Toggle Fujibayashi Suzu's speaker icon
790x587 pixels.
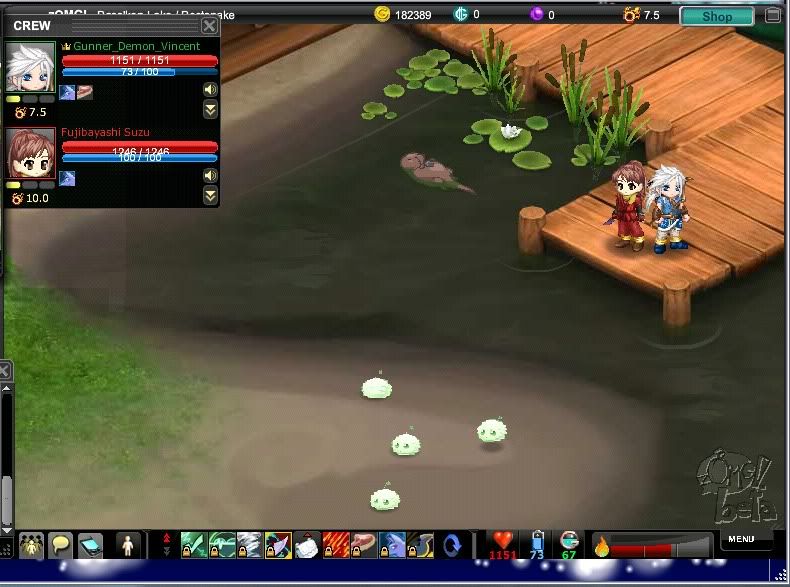(x=210, y=176)
